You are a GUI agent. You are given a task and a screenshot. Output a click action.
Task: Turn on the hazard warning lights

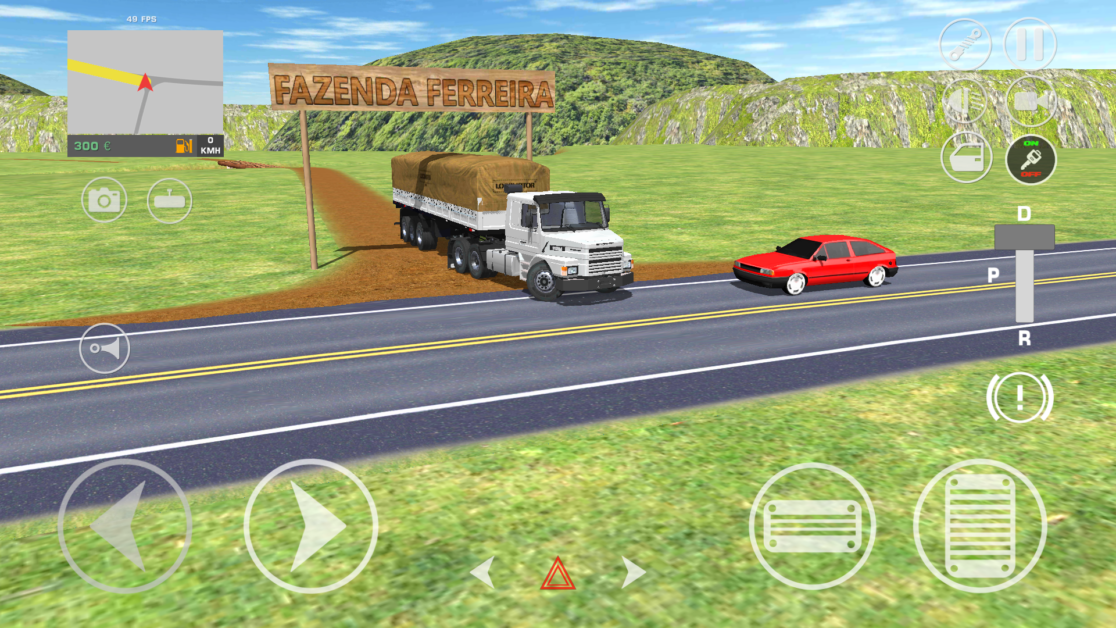pos(558,574)
